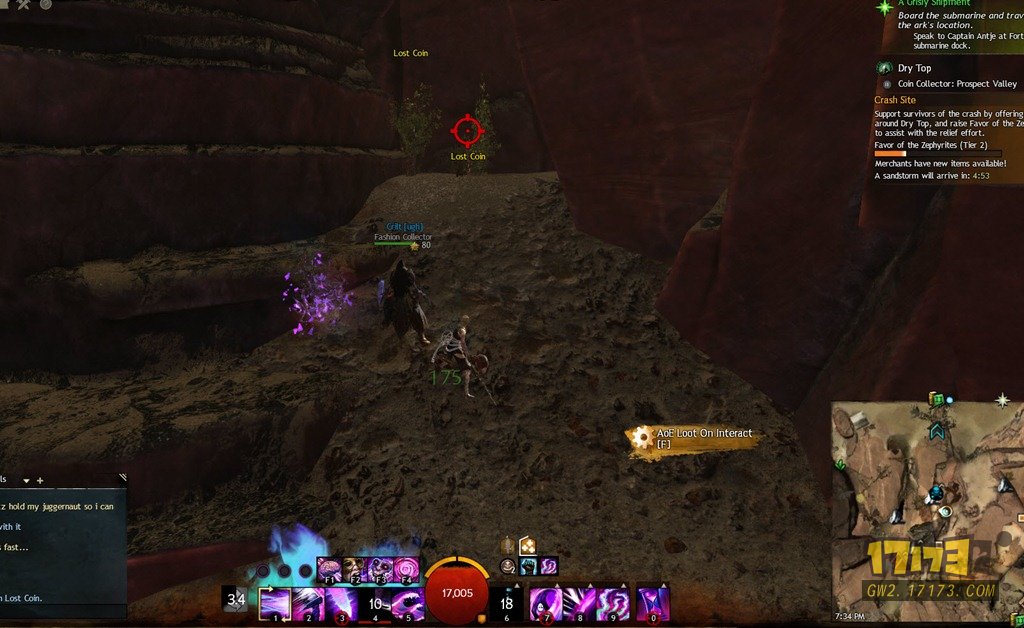Activate the F3 shatter skill
This screenshot has width=1024, height=628.
coord(381,571)
